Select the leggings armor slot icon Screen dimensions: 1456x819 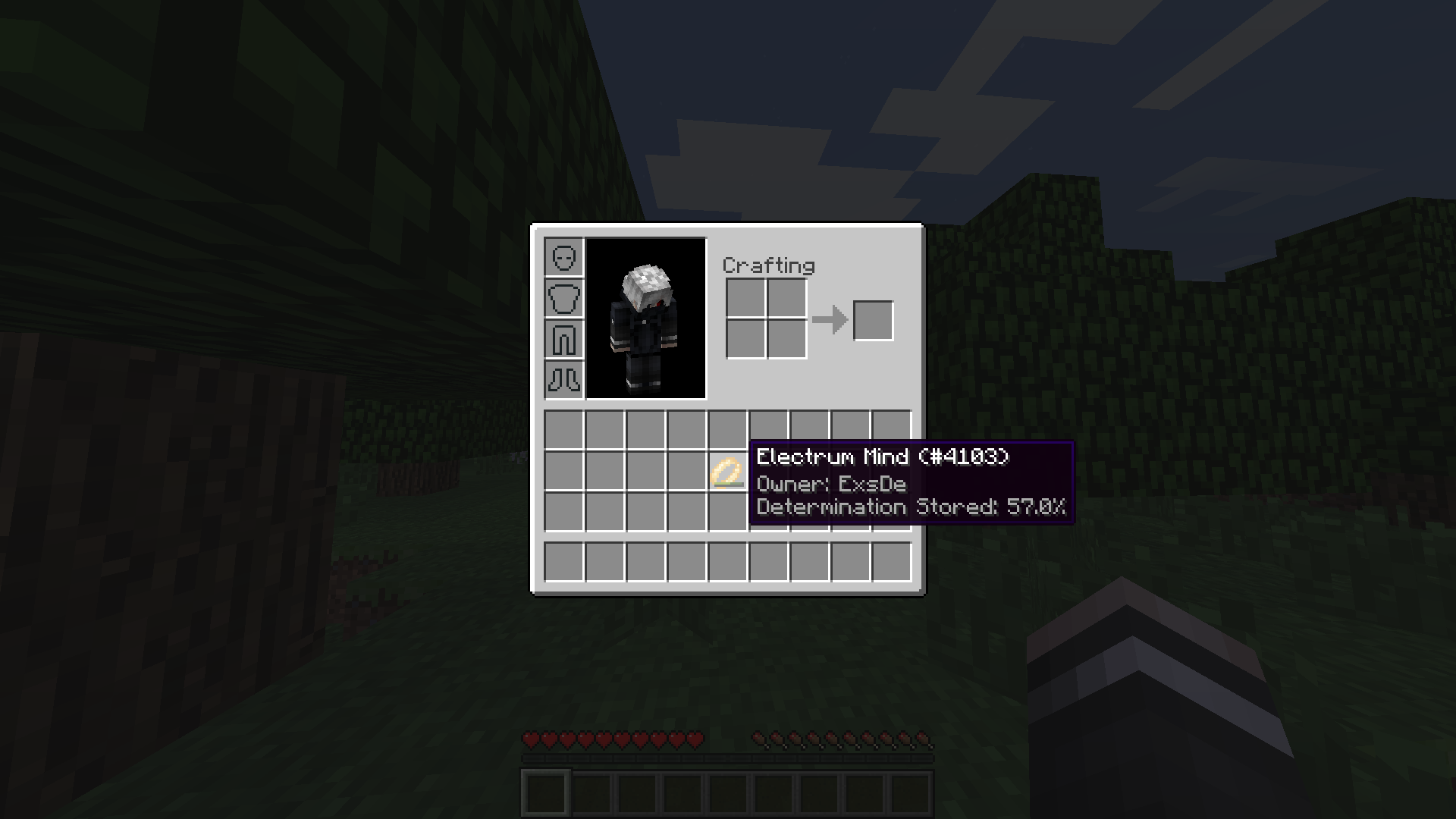tap(564, 339)
